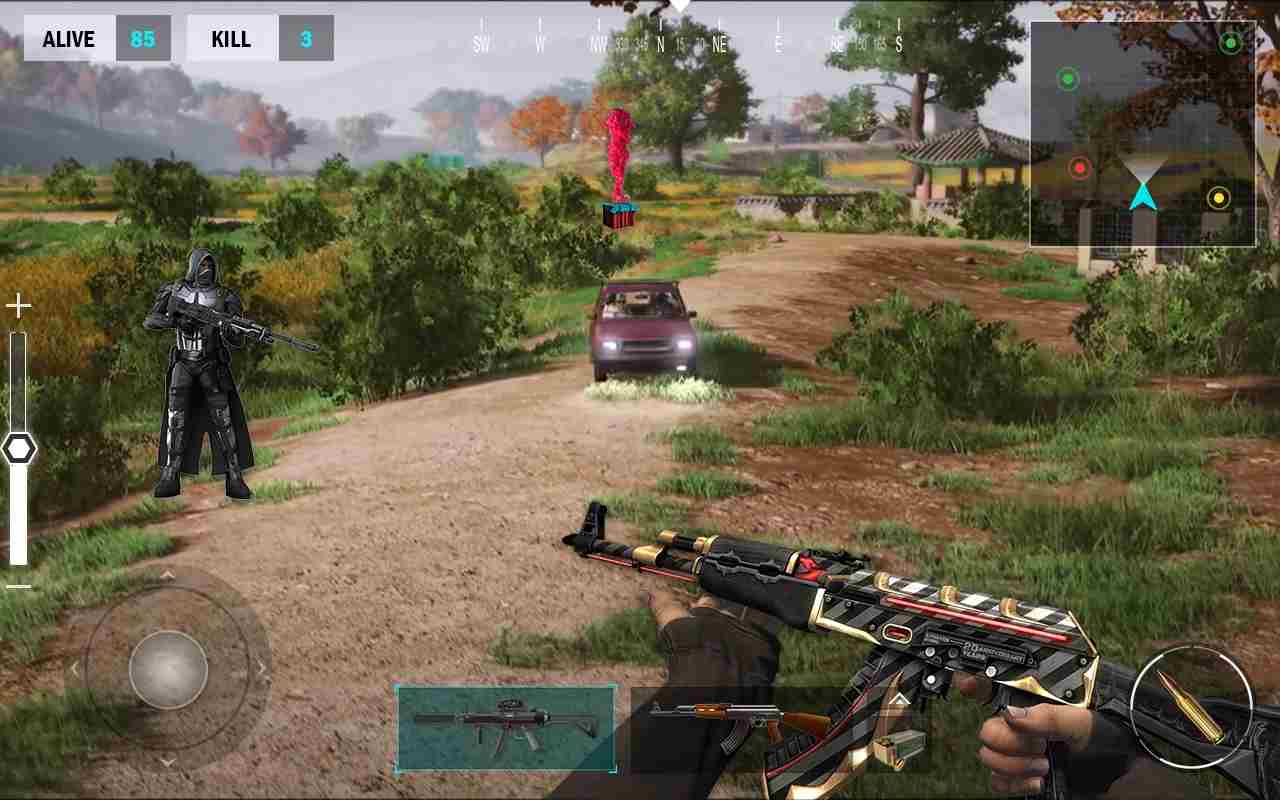Select the MP5 weapon slot
Screen dimensions: 1280x800
point(505,725)
